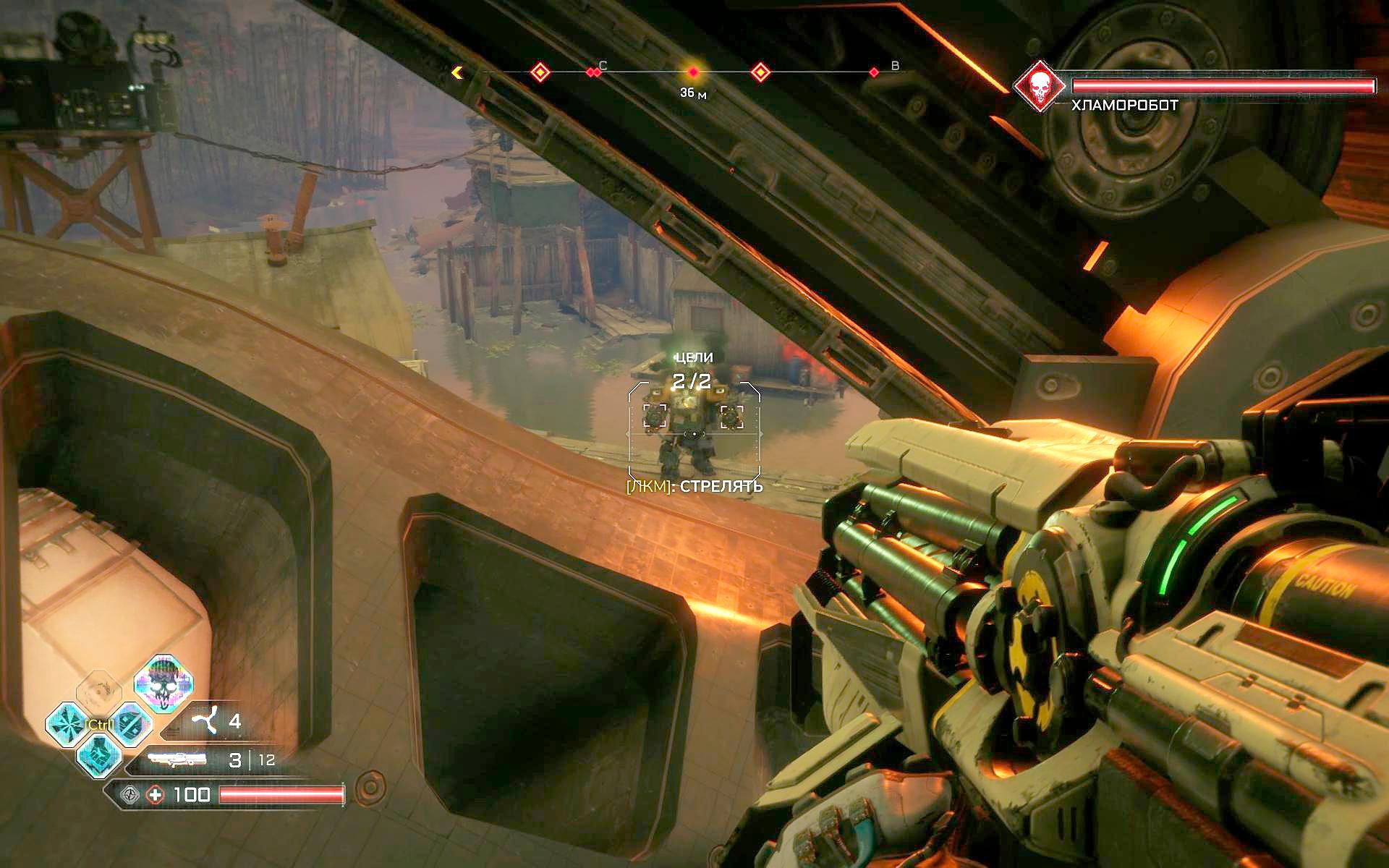The width and height of the screenshot is (1389, 868).
Task: Click the Focus icon beside the health cross
Action: 130,795
